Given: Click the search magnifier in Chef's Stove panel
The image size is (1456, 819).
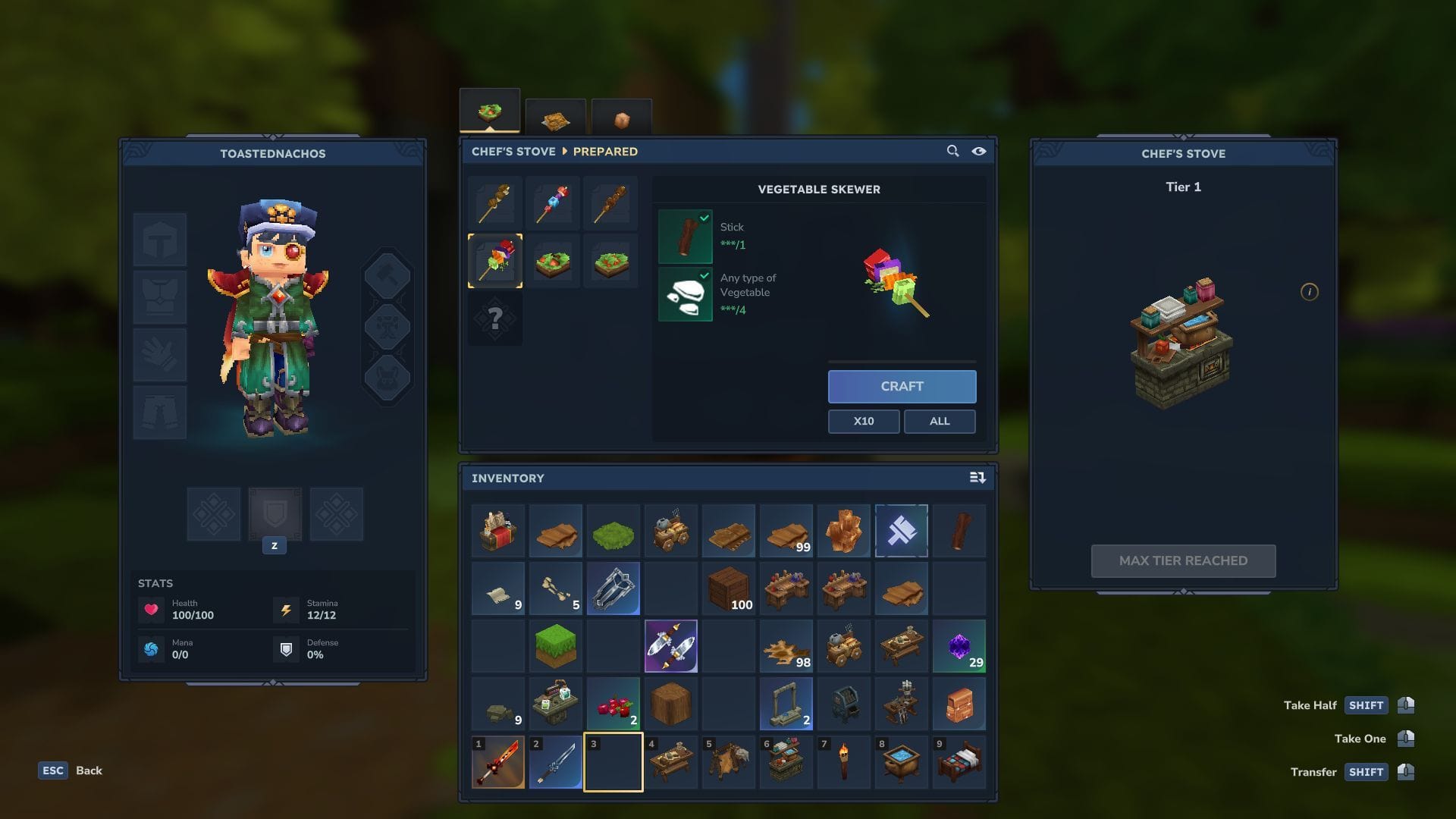Looking at the screenshot, I should tap(952, 151).
